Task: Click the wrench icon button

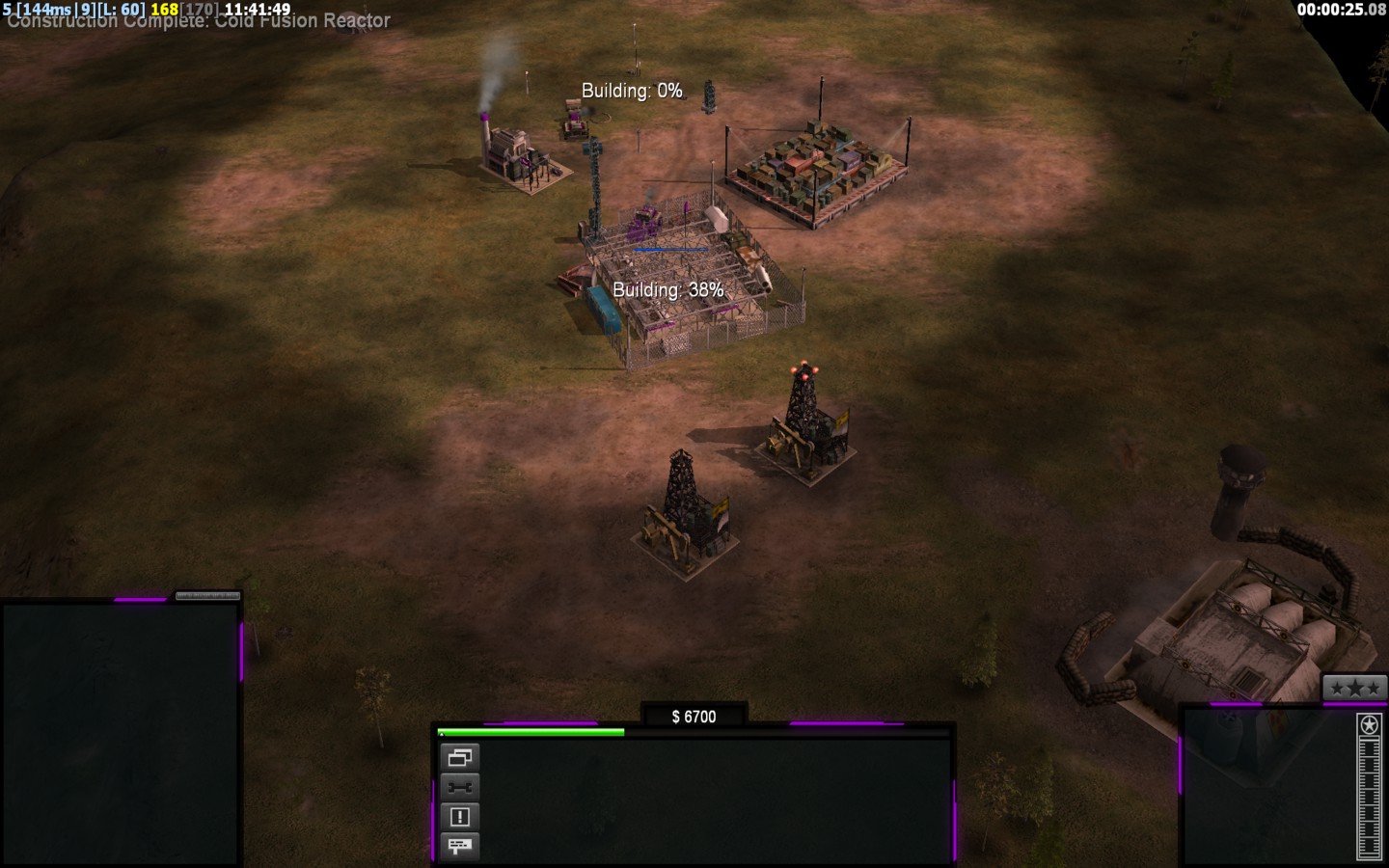Action: click(x=459, y=787)
